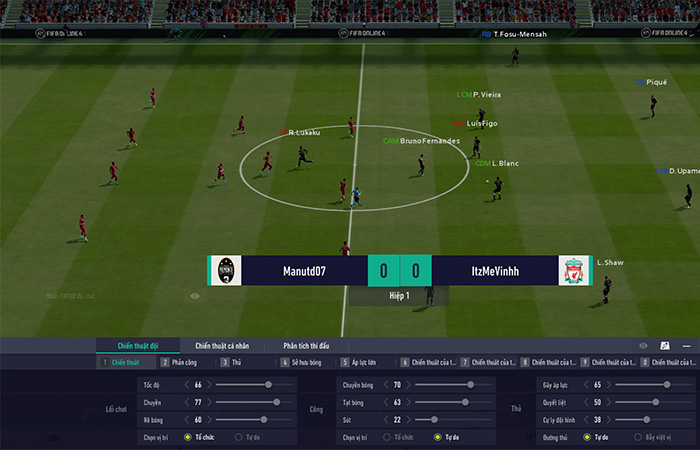Open the Chiến thuật cá nhân tab

pos(225,345)
